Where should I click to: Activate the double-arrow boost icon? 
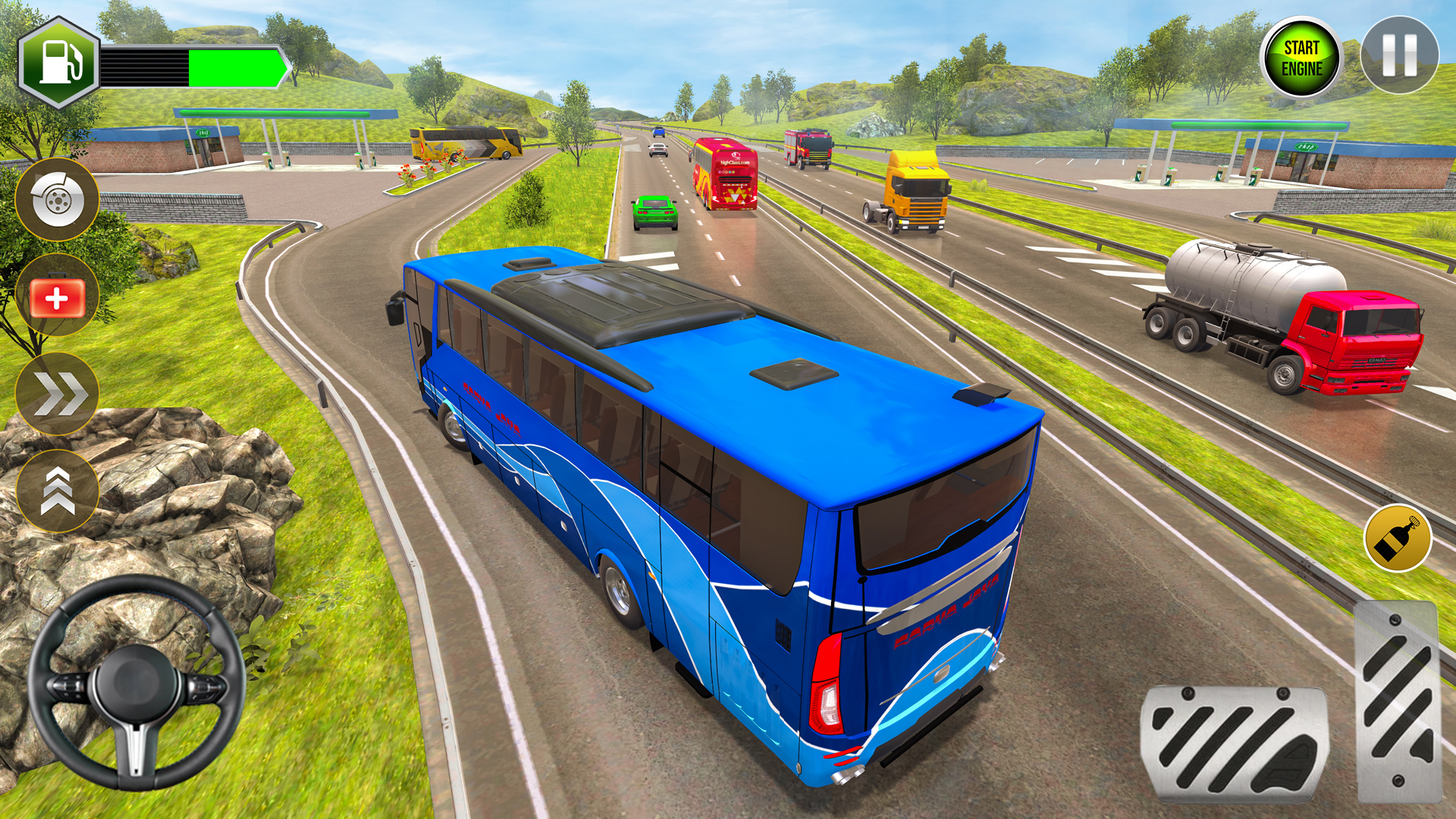click(x=59, y=391)
